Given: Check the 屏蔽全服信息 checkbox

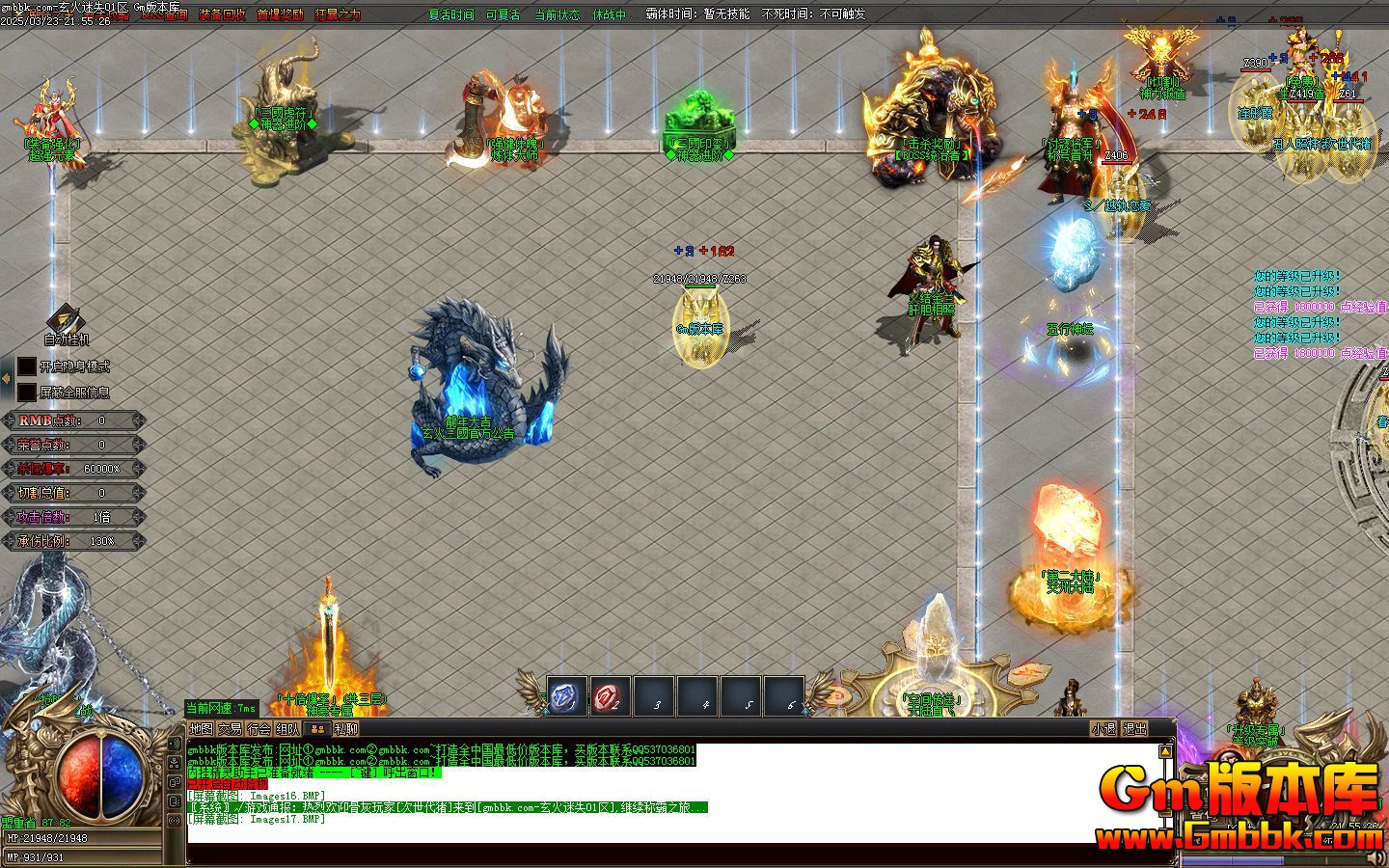Looking at the screenshot, I should [26, 391].
